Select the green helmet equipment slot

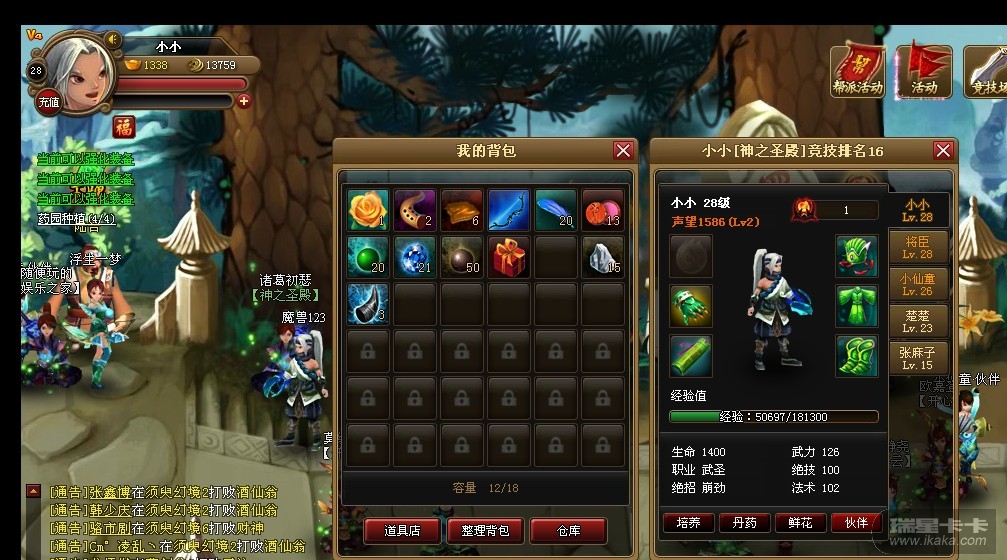(856, 256)
